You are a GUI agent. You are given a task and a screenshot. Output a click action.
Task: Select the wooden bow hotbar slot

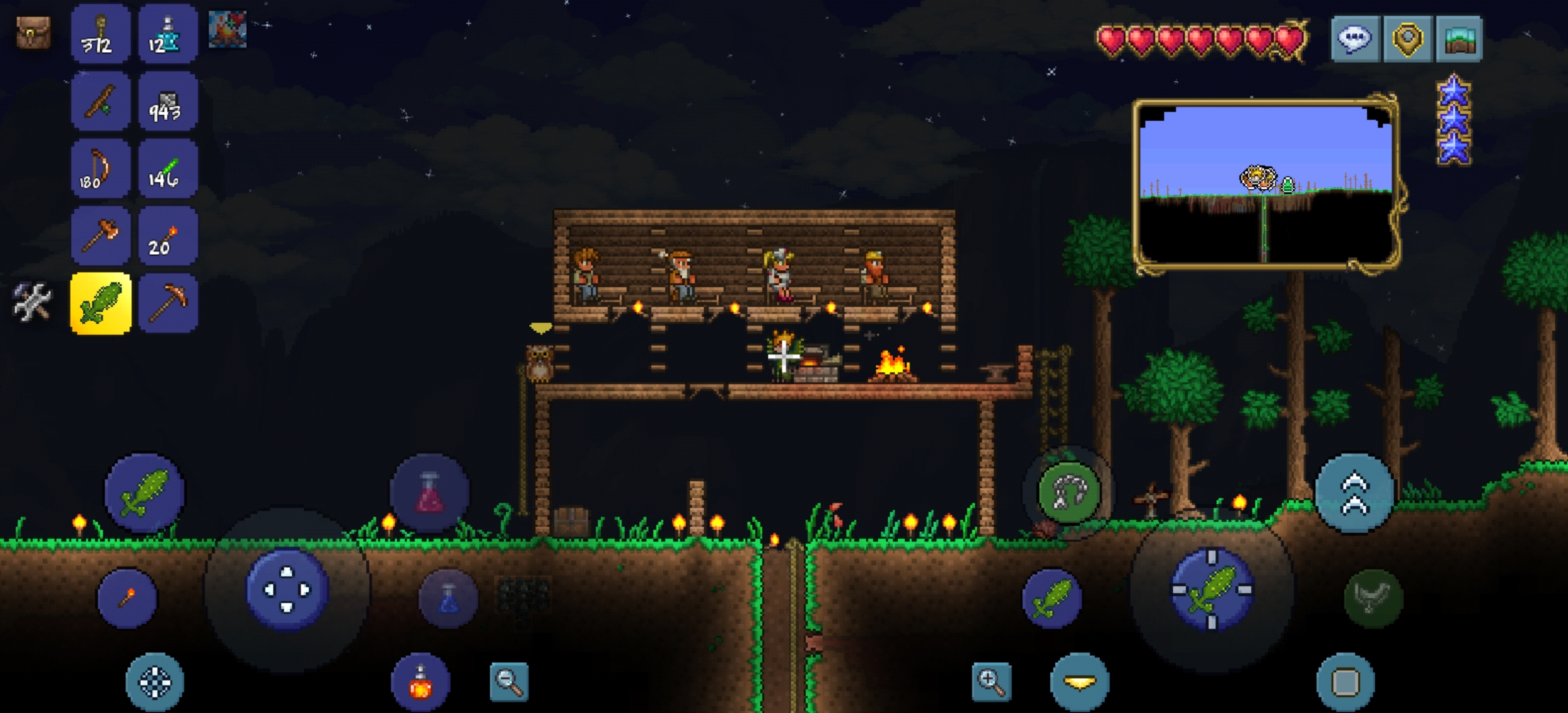coord(100,169)
